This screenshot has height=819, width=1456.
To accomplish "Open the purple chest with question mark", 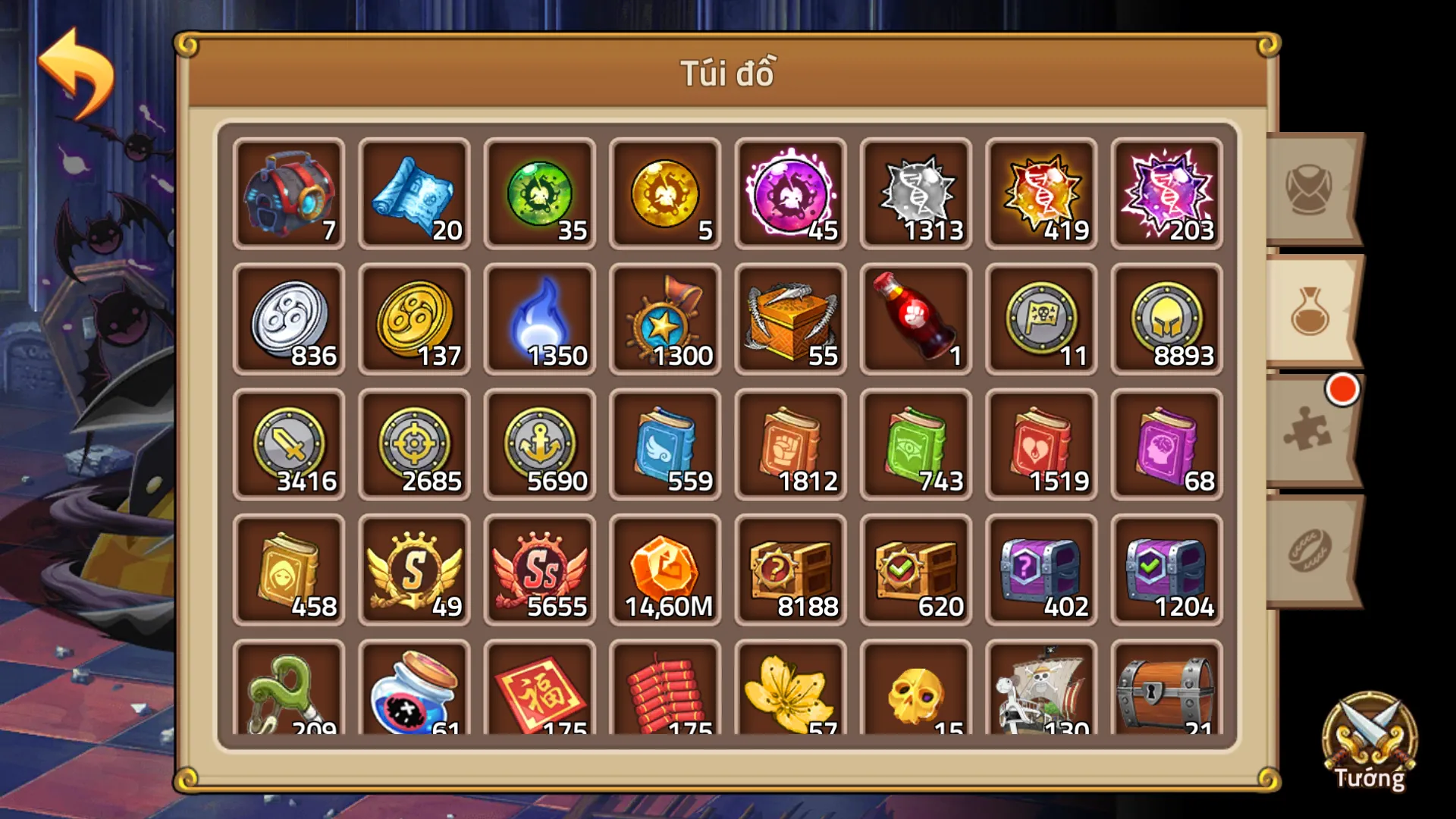I will [x=1040, y=570].
